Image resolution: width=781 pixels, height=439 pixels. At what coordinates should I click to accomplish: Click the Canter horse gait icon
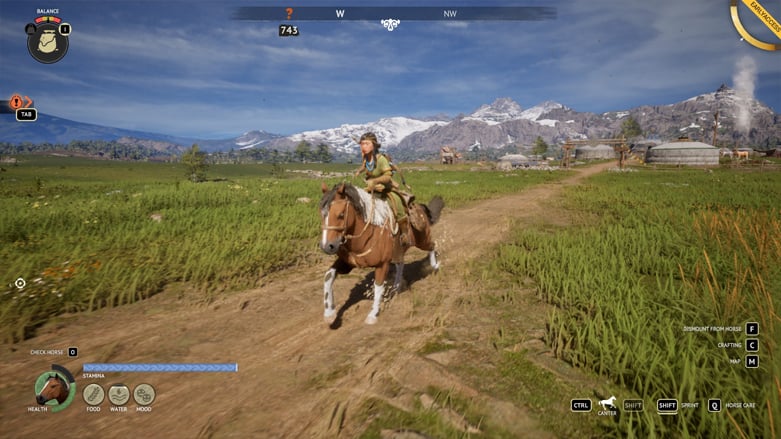tap(607, 403)
